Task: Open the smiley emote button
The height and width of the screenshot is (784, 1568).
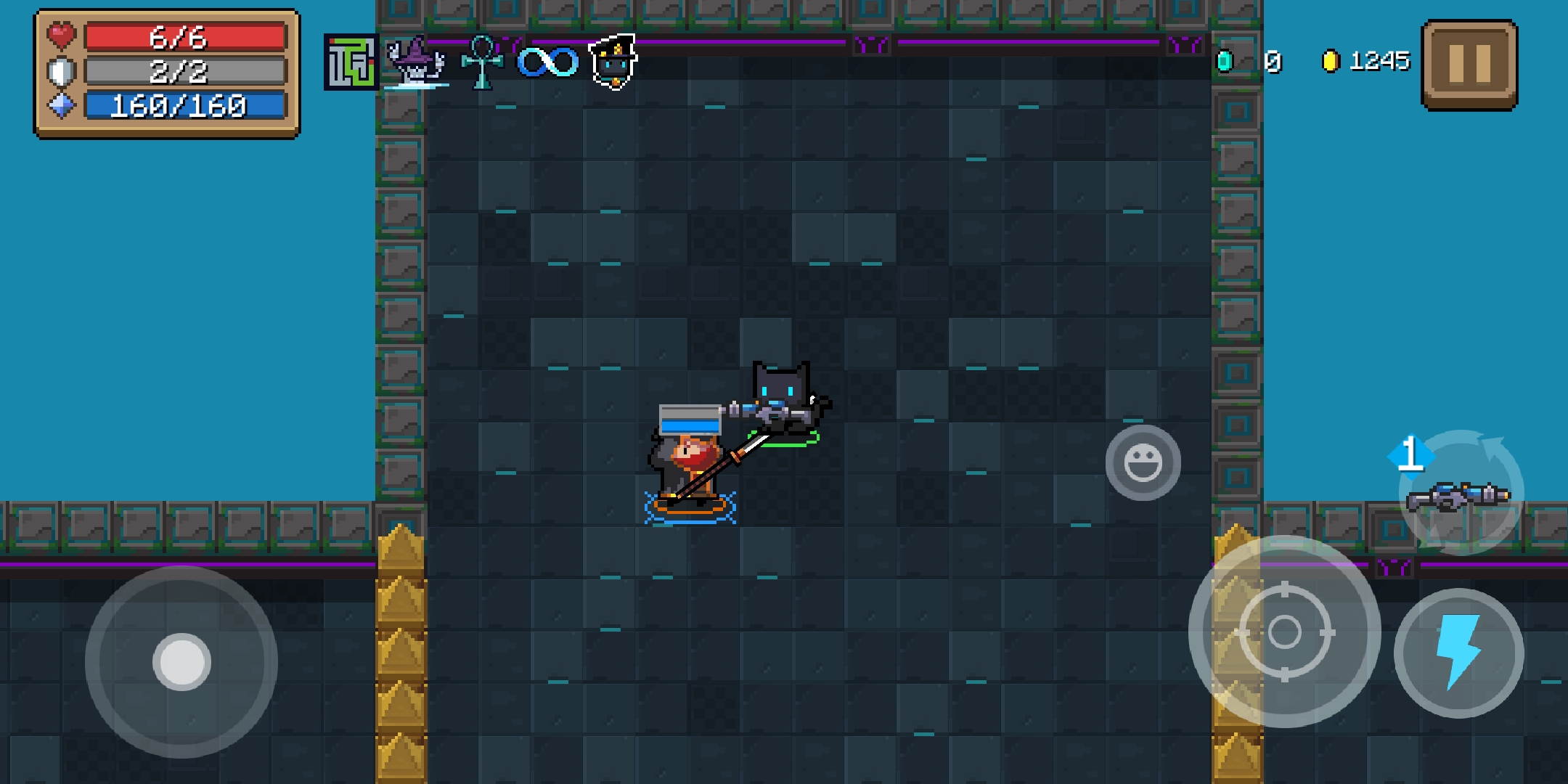Action: [x=1143, y=462]
